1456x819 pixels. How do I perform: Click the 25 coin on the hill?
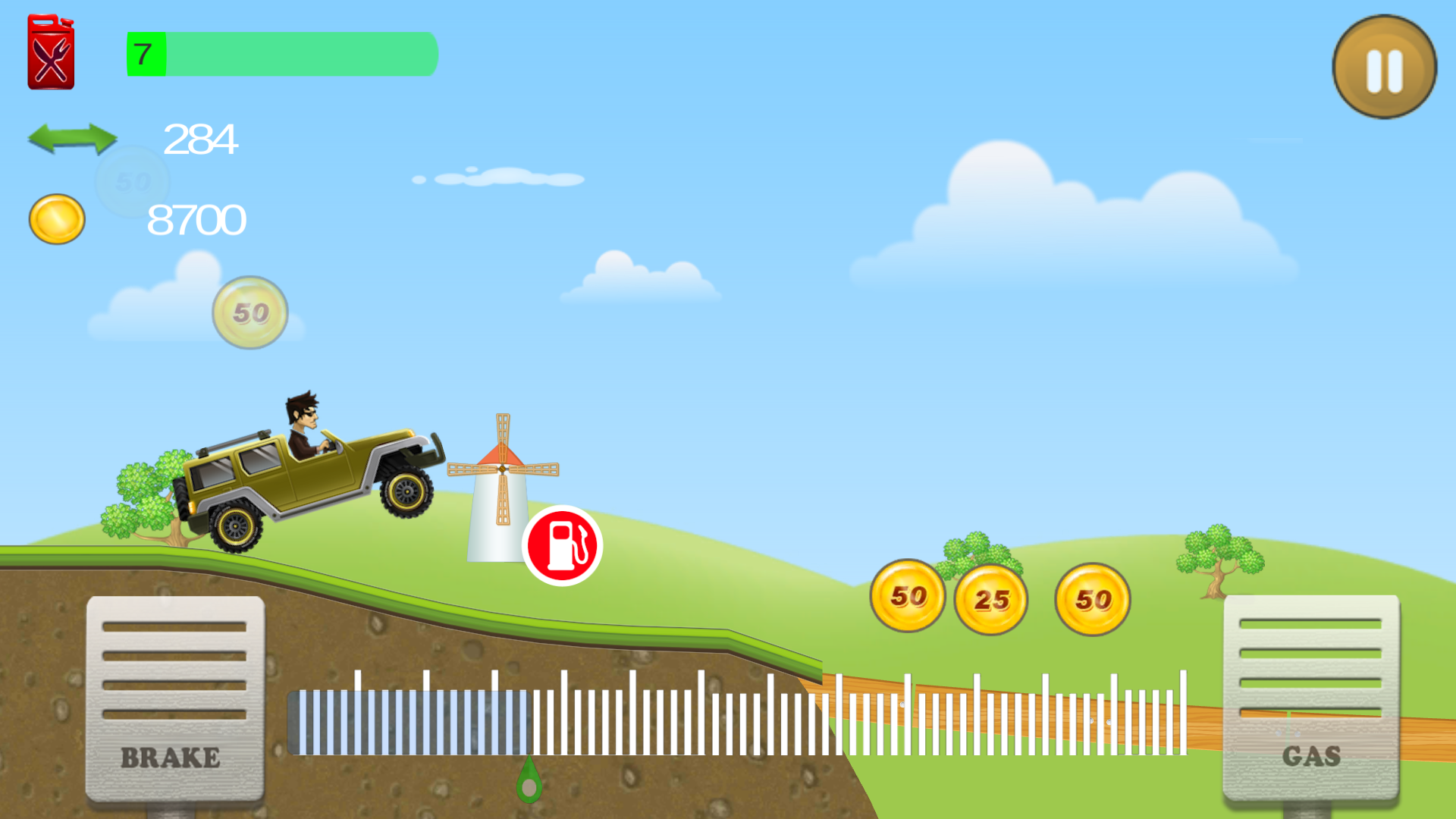pyautogui.click(x=990, y=599)
